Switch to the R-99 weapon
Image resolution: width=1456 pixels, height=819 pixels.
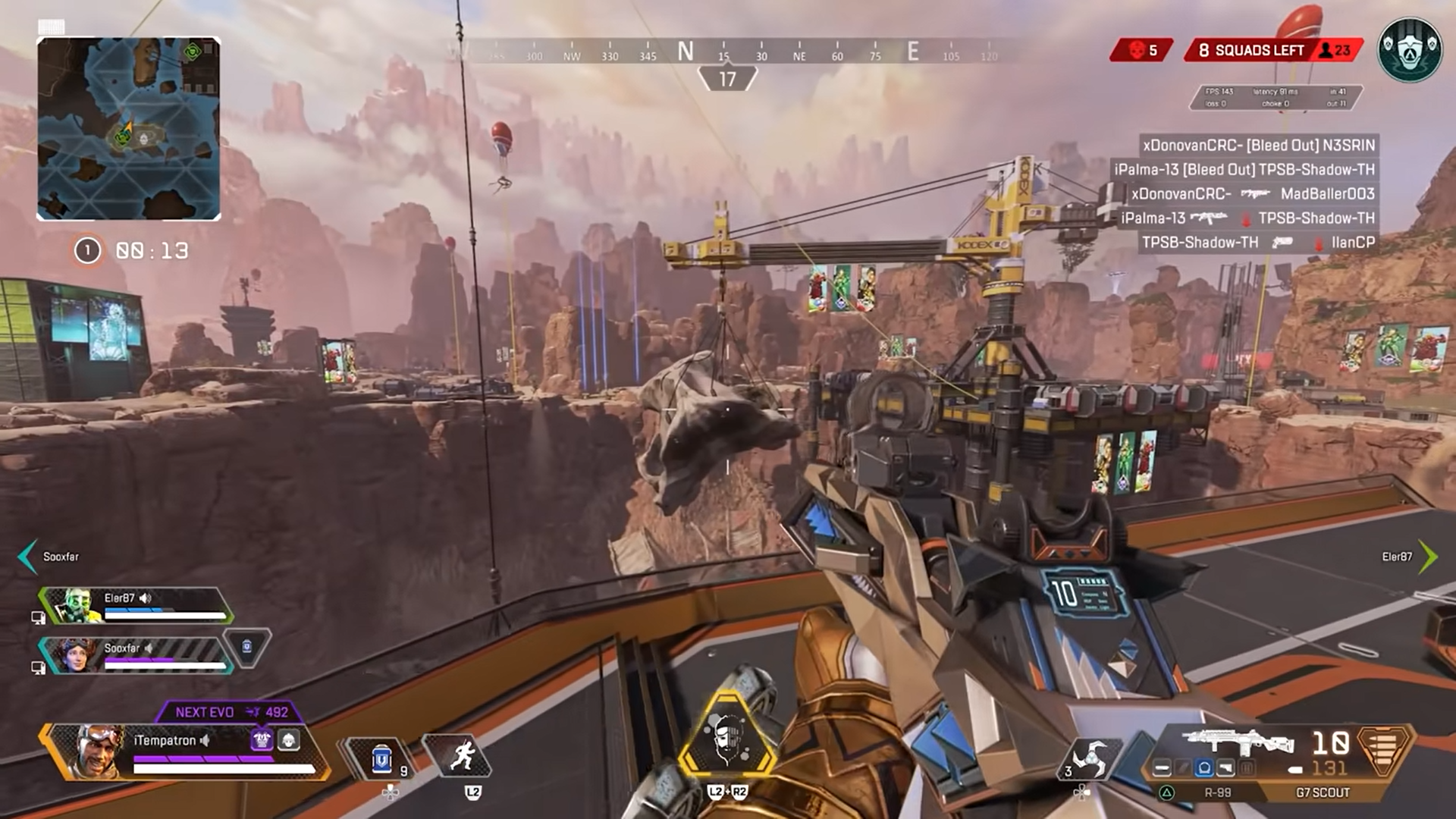tap(1217, 792)
